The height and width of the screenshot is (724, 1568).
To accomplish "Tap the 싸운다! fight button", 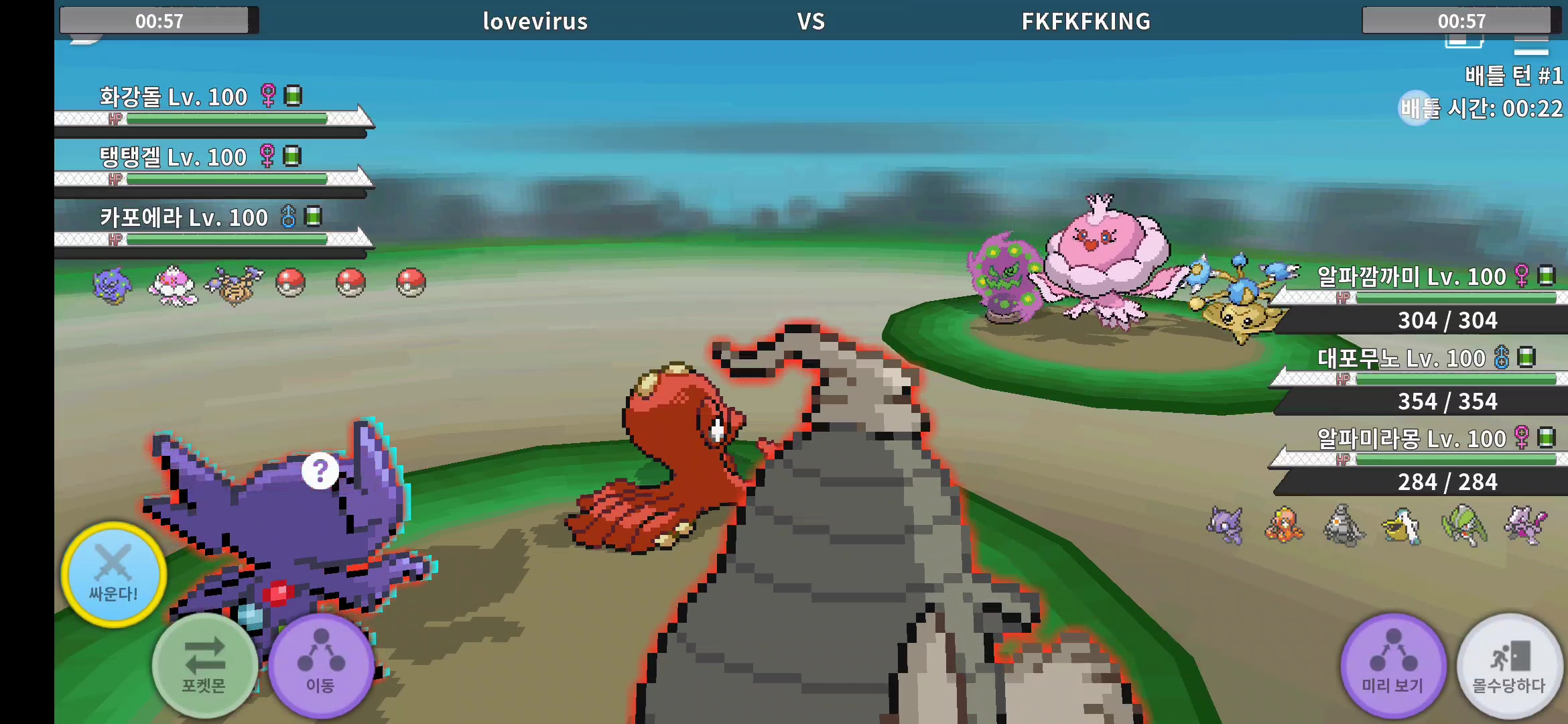I will pyautogui.click(x=114, y=575).
